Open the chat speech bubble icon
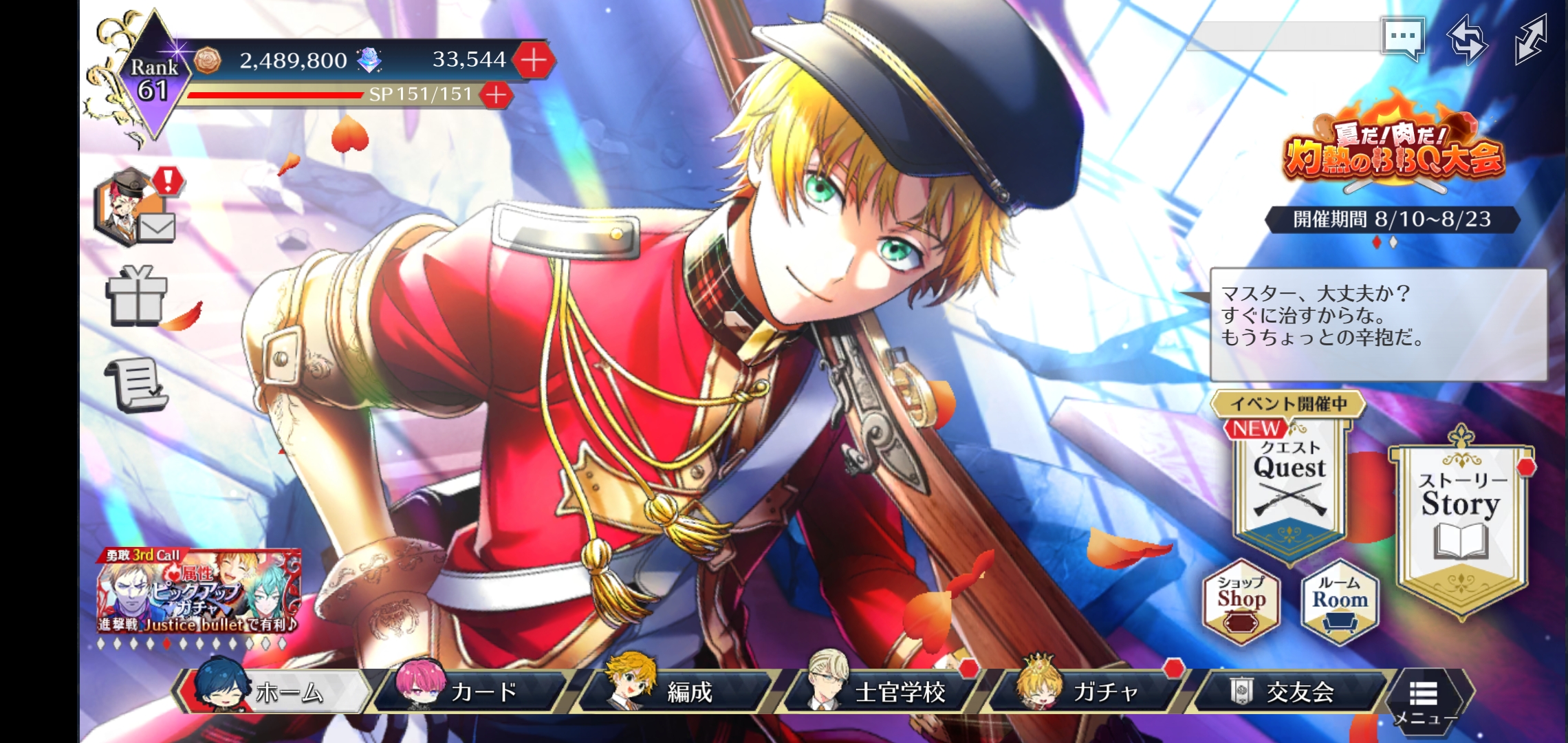Screen dimensions: 1568x743 1402,39
